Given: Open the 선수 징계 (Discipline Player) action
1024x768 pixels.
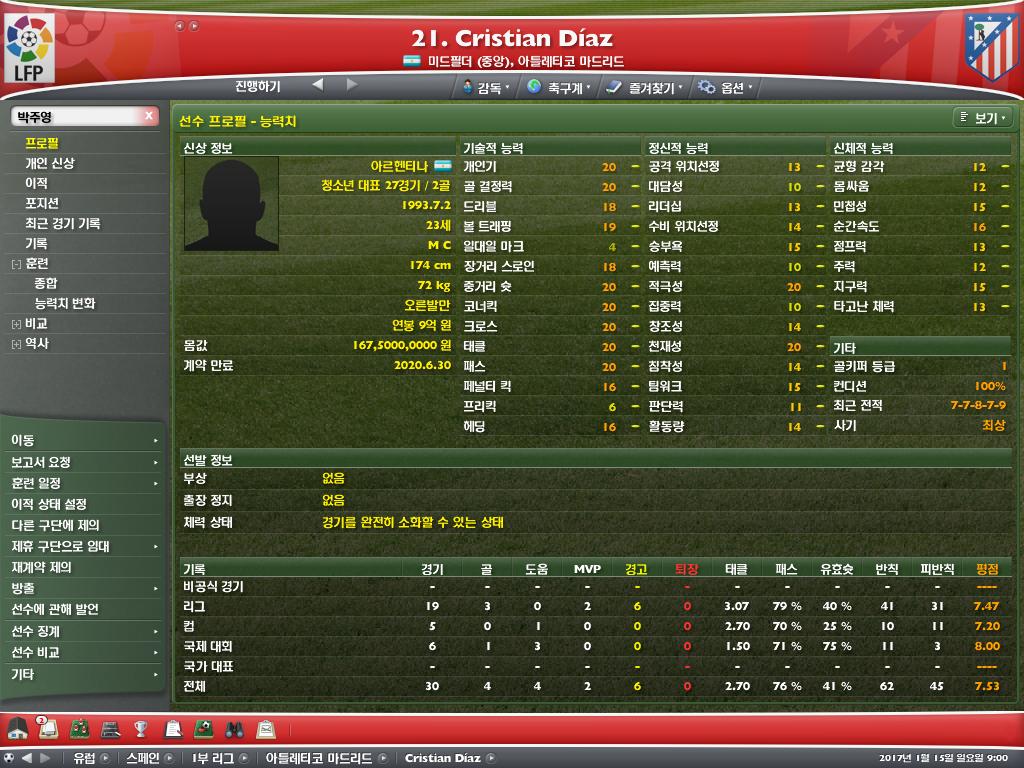Looking at the screenshot, I should (x=35, y=631).
